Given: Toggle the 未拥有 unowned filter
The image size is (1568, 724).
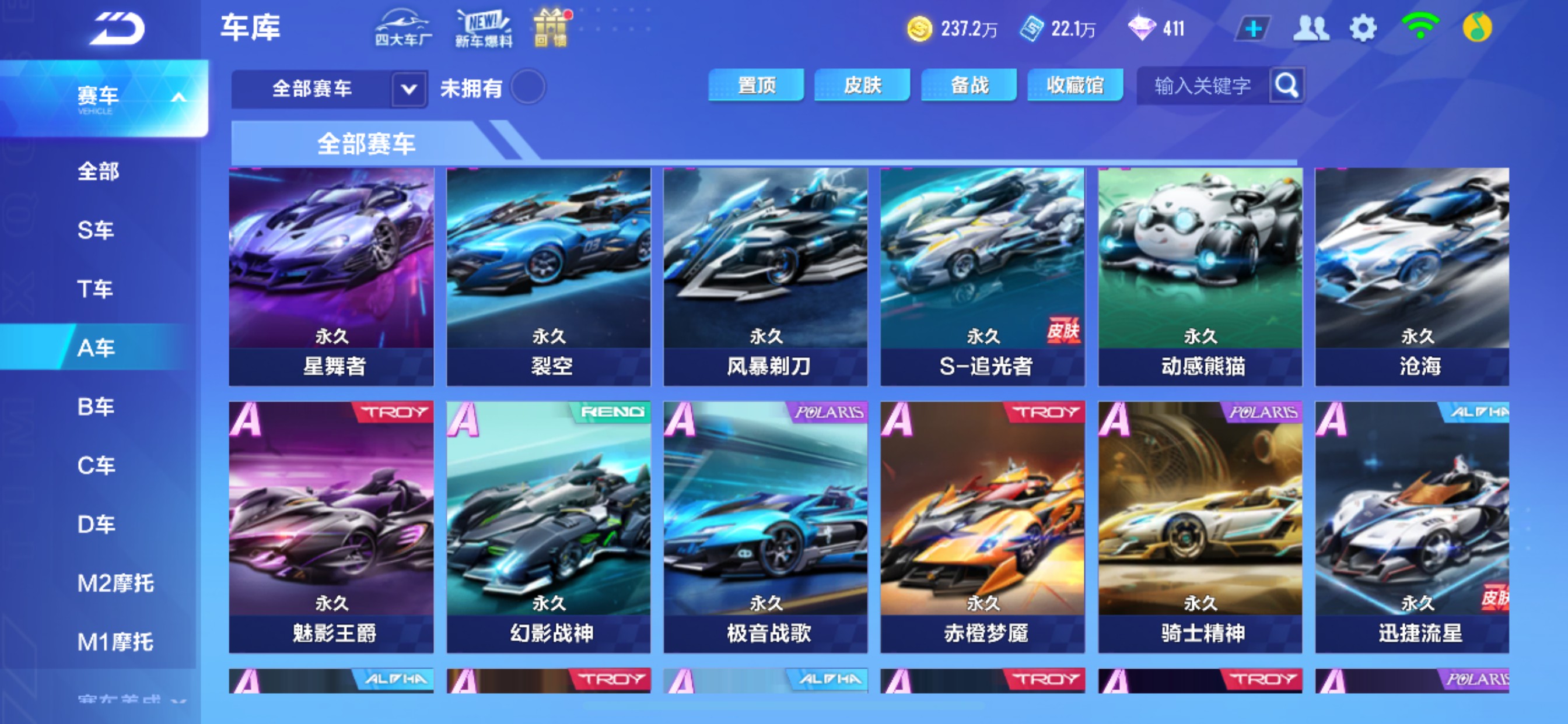Looking at the screenshot, I should [529, 87].
